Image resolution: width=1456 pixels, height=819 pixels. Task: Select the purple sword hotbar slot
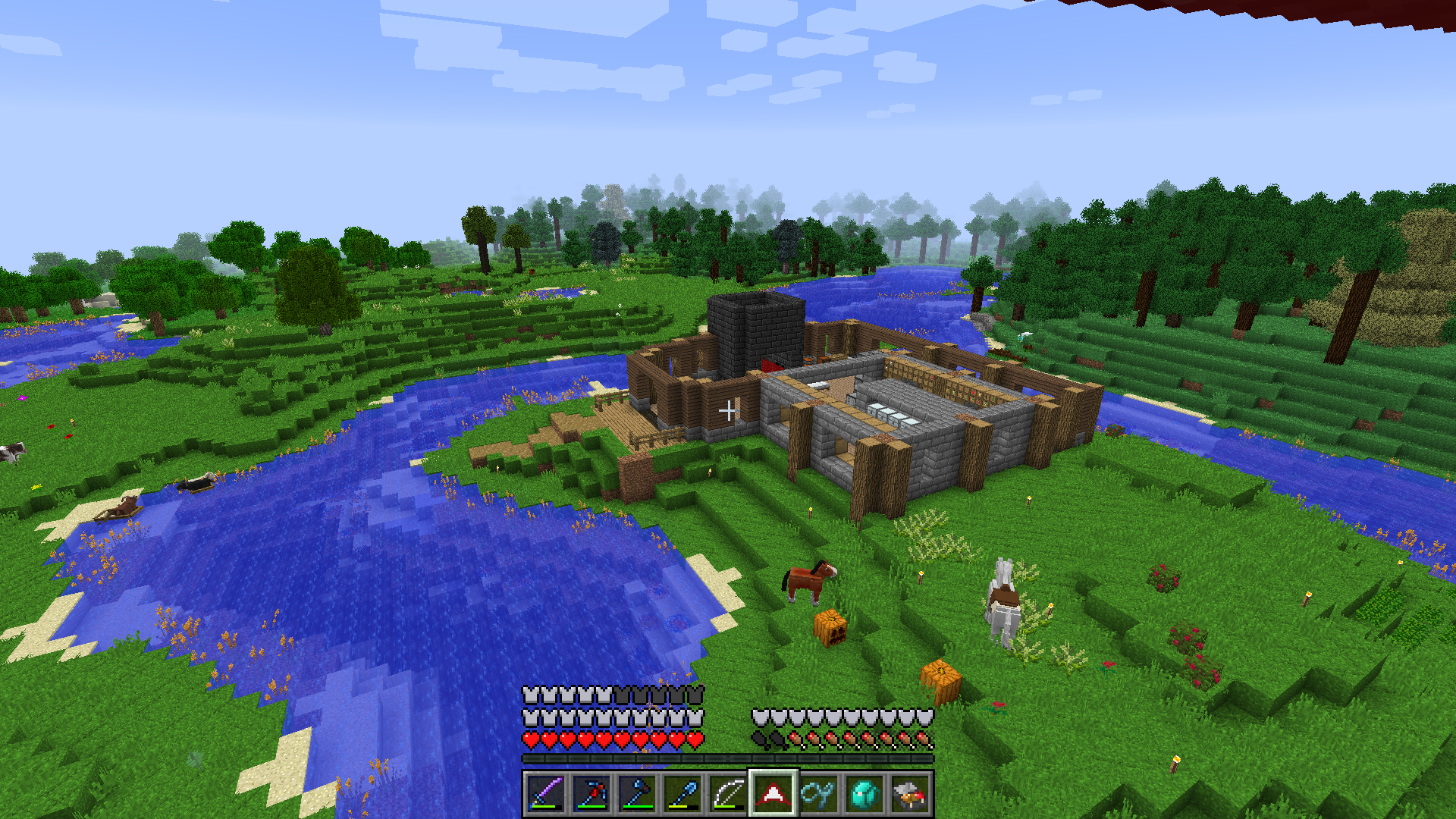tap(546, 793)
